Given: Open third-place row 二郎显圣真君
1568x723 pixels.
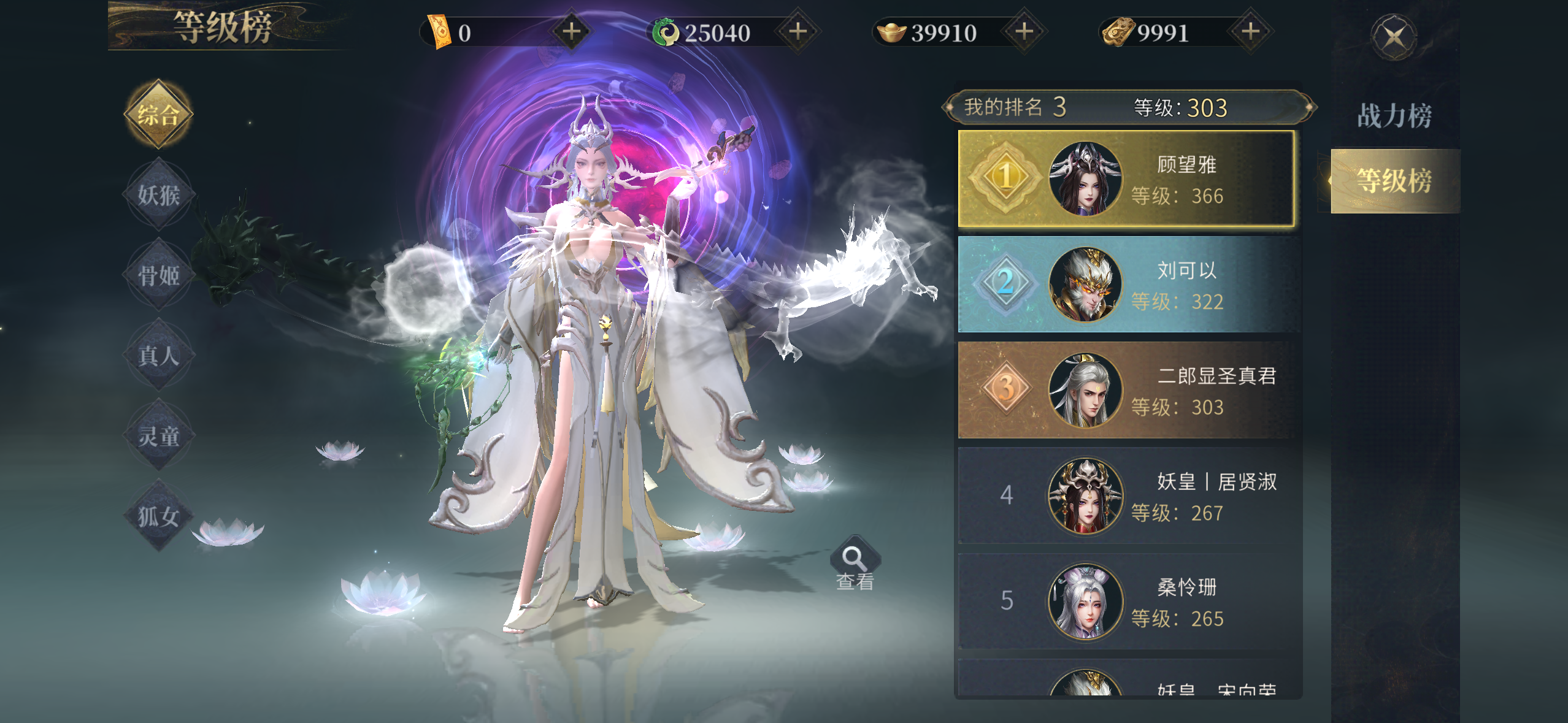Looking at the screenshot, I should [1126, 390].
